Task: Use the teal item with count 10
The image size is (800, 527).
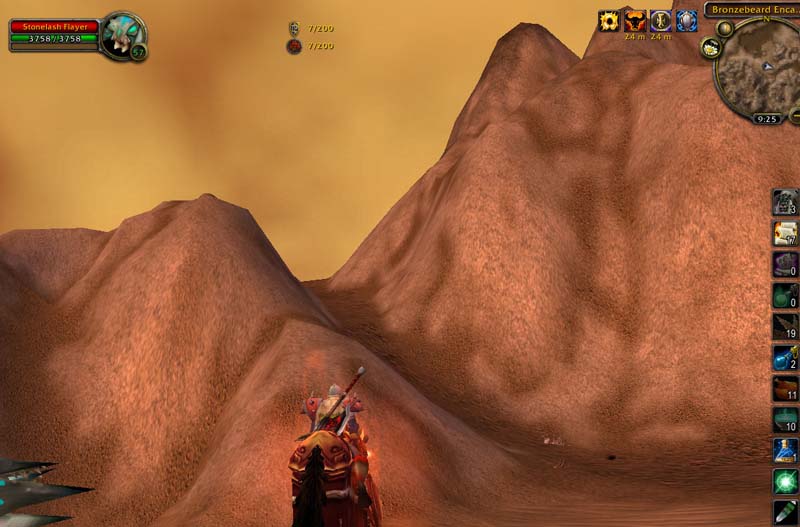Action: coord(785,419)
